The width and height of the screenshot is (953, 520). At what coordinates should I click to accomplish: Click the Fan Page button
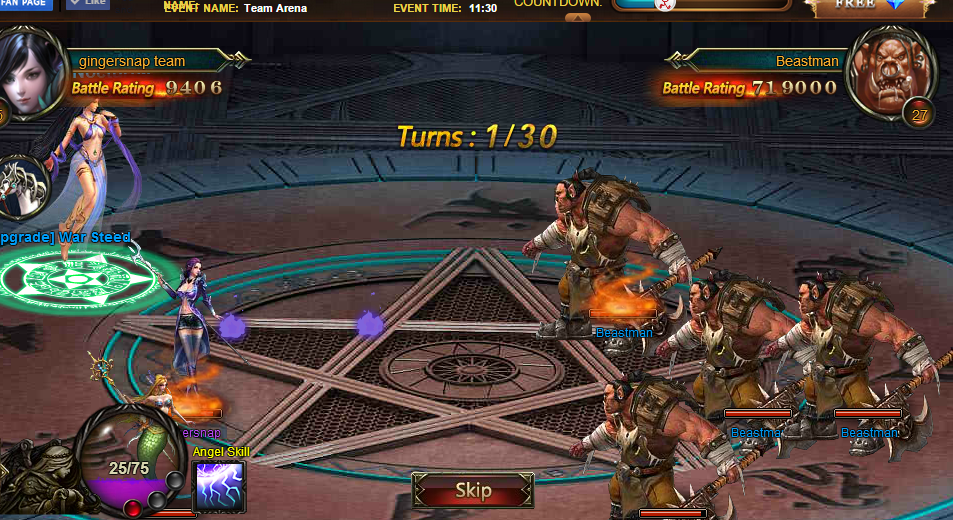tap(27, 4)
